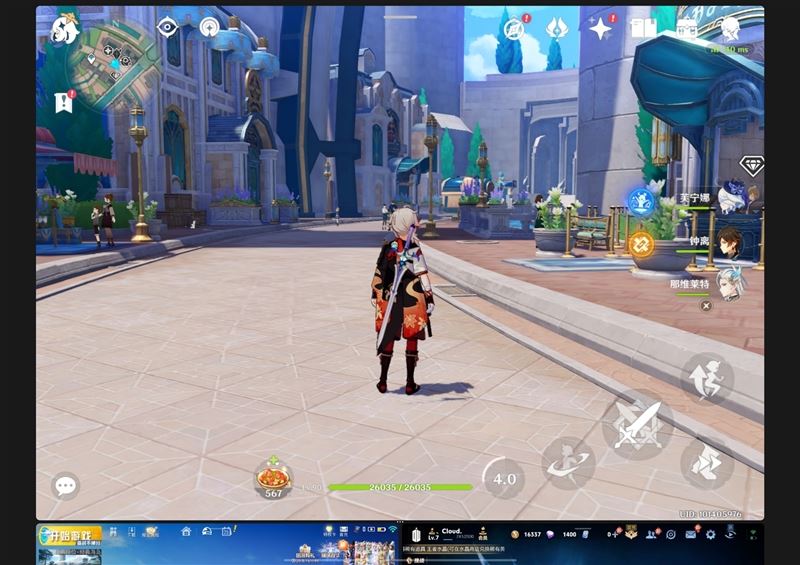Use the food dish quick slot

pos(273,478)
